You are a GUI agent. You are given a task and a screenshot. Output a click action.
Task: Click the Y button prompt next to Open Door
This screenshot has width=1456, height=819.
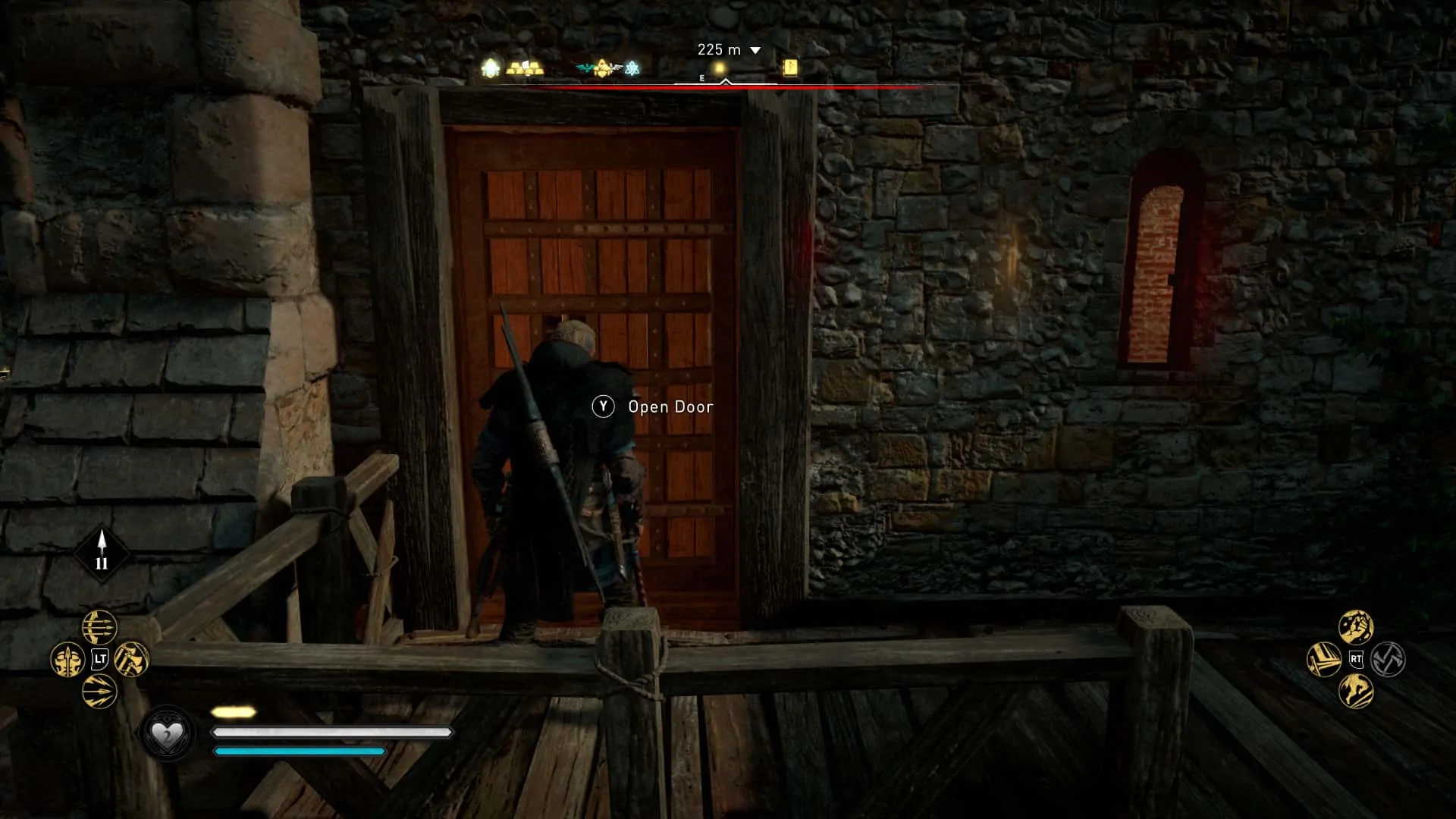pyautogui.click(x=603, y=407)
